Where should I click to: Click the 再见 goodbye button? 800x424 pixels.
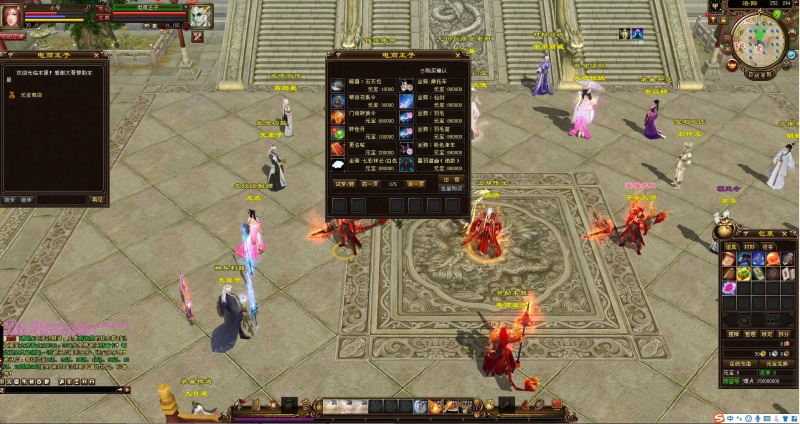[x=96, y=200]
